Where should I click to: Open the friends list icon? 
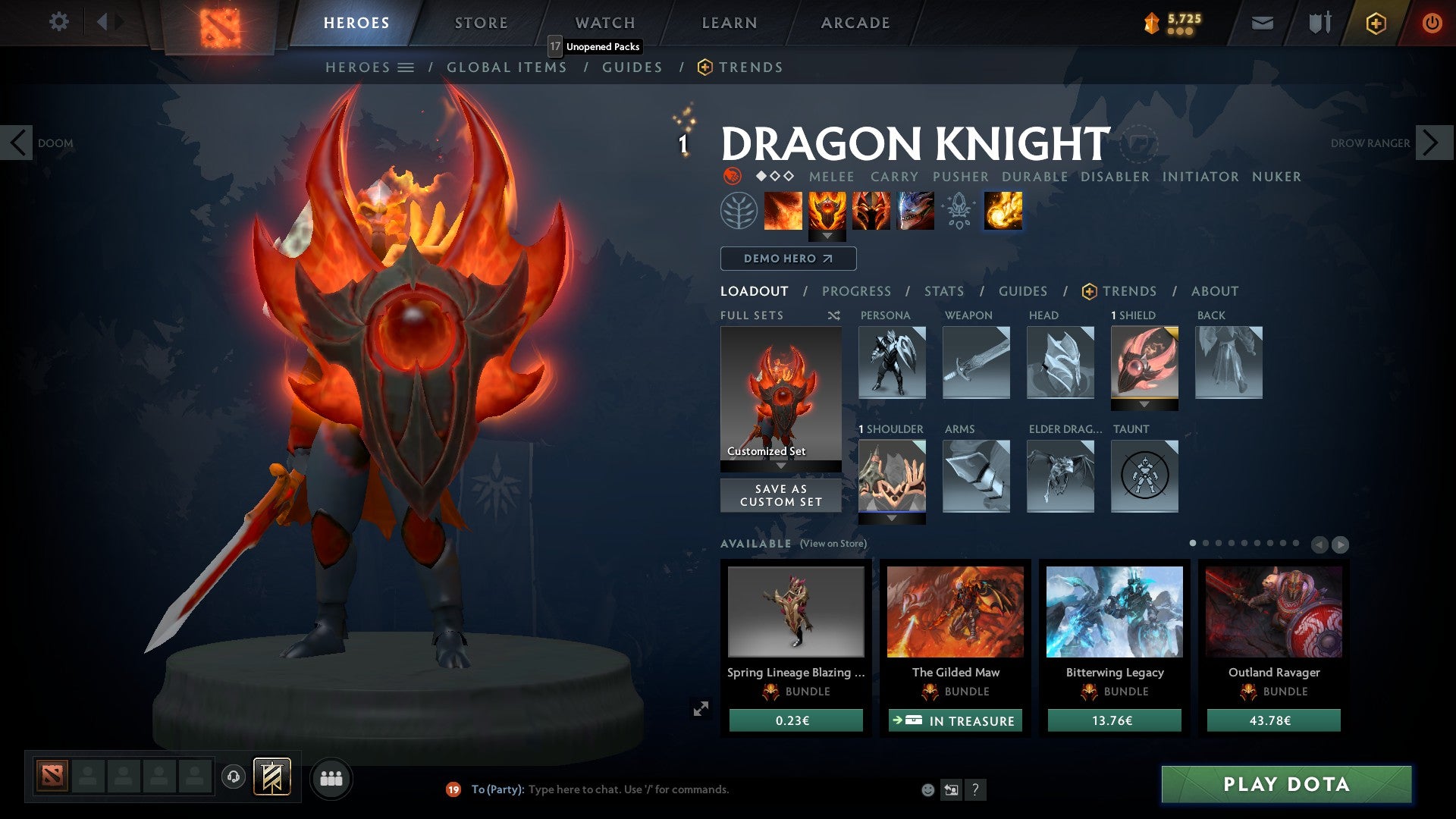pyautogui.click(x=331, y=777)
